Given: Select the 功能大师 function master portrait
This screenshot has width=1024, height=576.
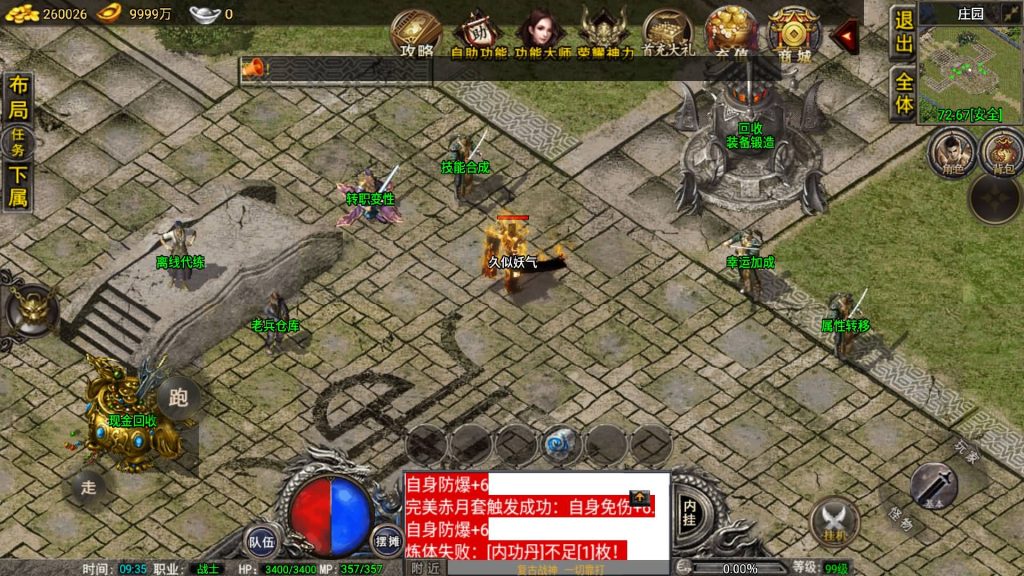Looking at the screenshot, I should 542,32.
